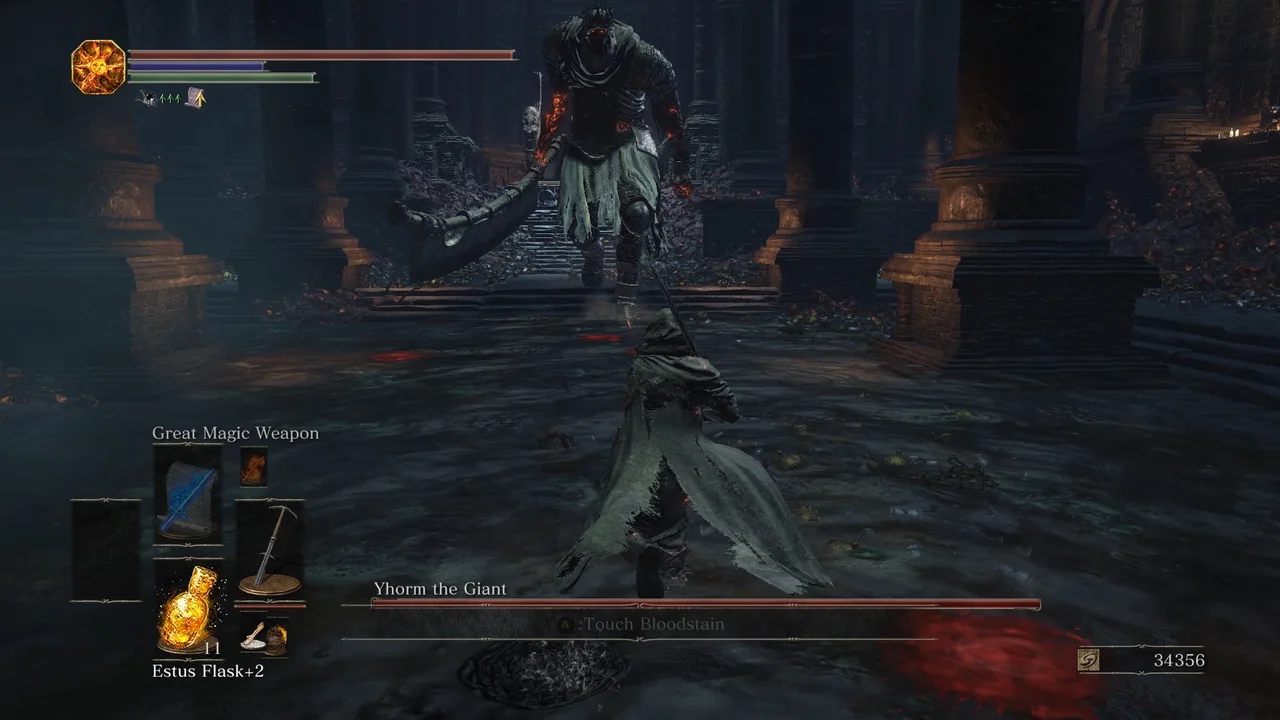Select the pickaxe in the right-hand weapon slot
Viewport: 1280px width, 720px height.
272,540
